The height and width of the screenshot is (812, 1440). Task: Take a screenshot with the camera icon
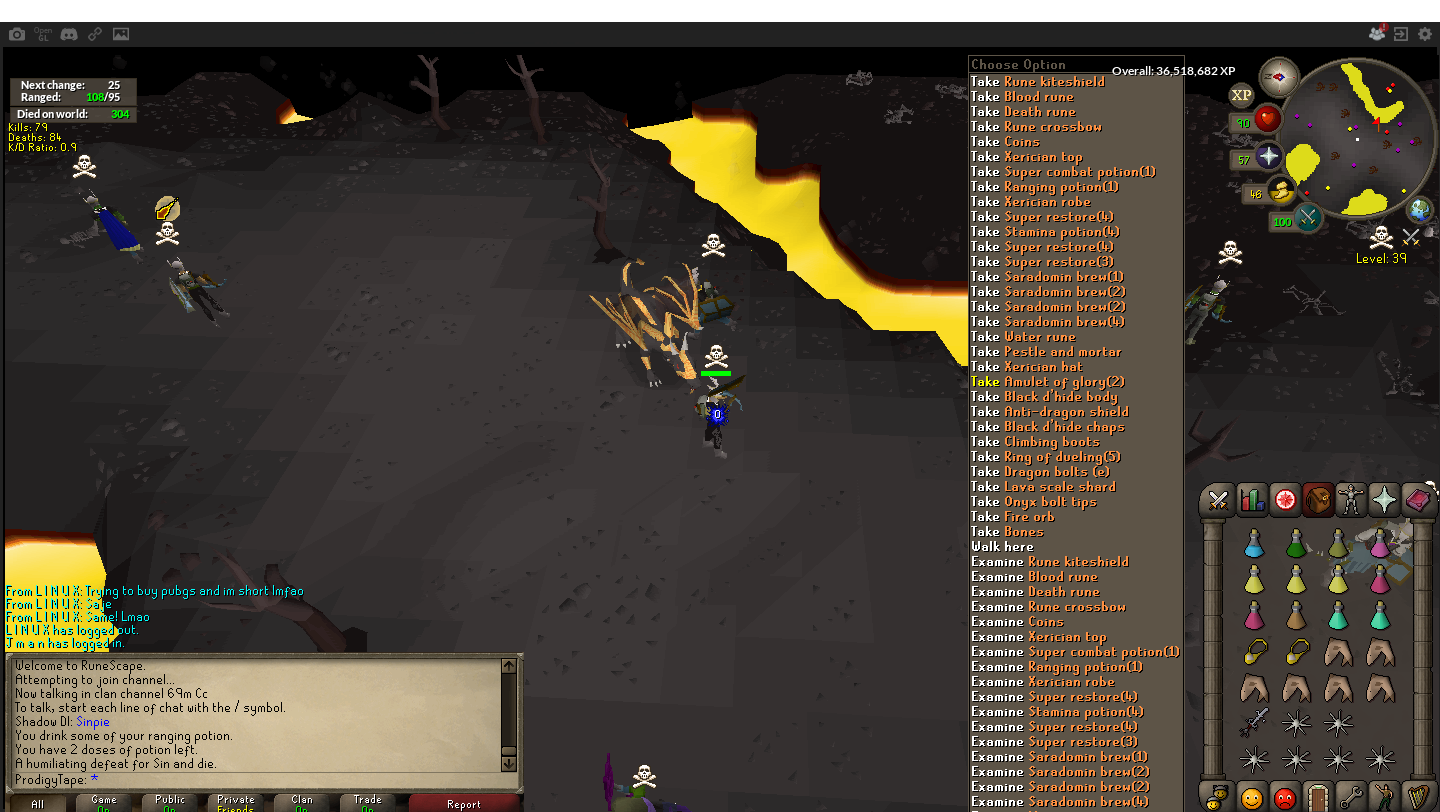point(17,34)
